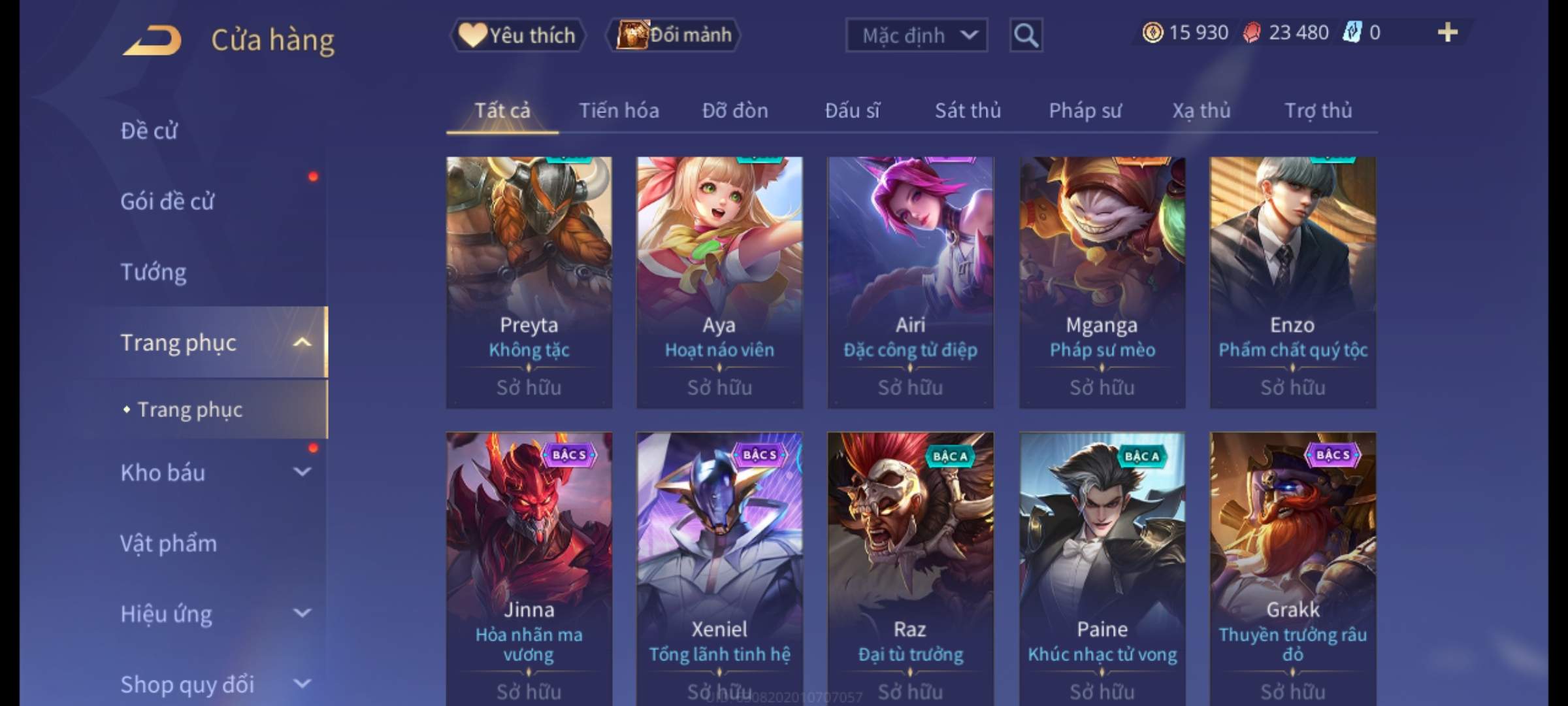Open the Yêu thích favorites list
The image size is (1568, 706).
click(517, 35)
